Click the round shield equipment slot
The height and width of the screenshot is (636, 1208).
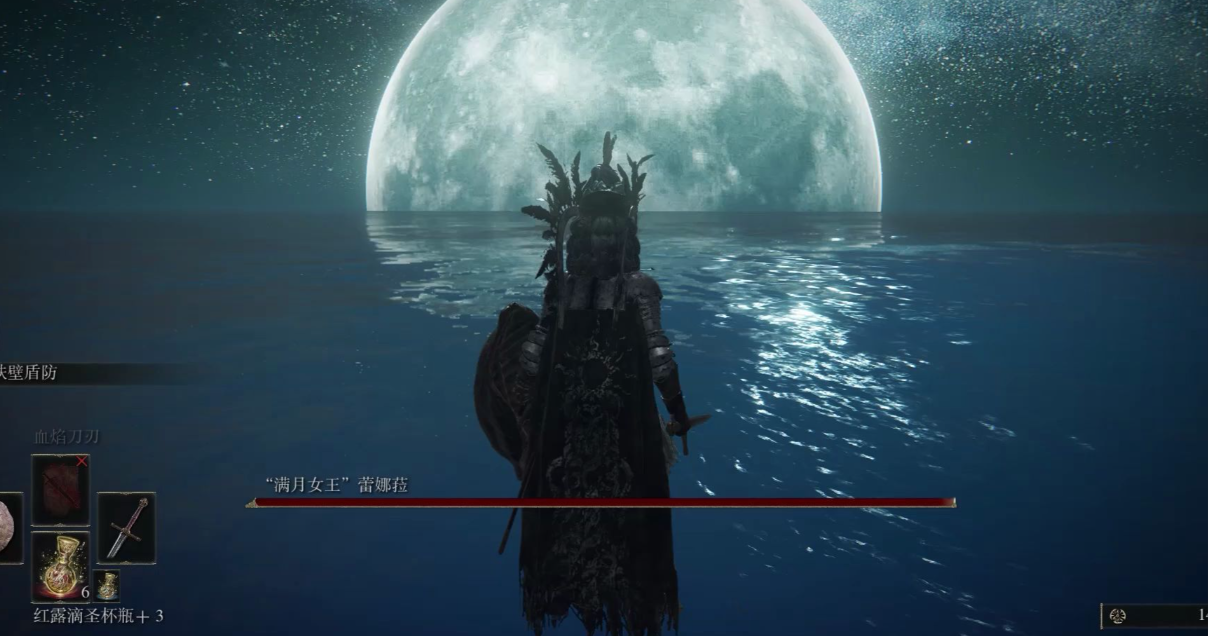coord(8,527)
